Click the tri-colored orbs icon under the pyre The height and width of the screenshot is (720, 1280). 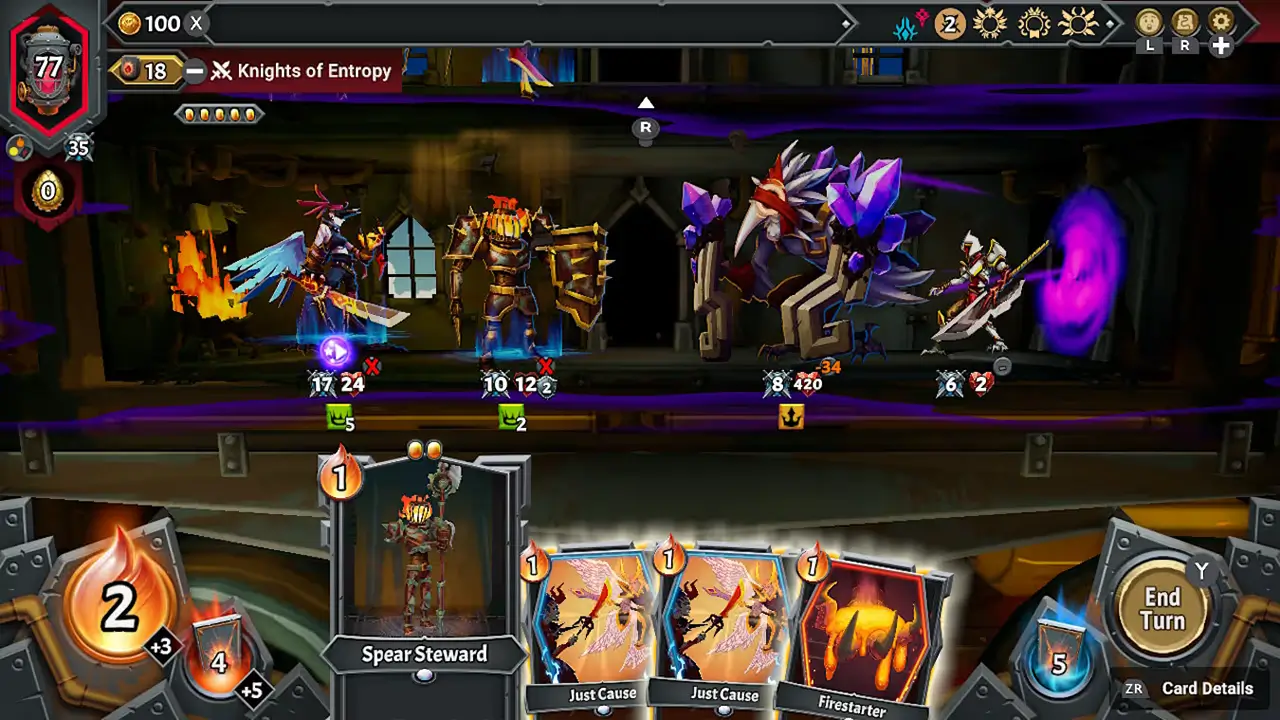click(18, 148)
